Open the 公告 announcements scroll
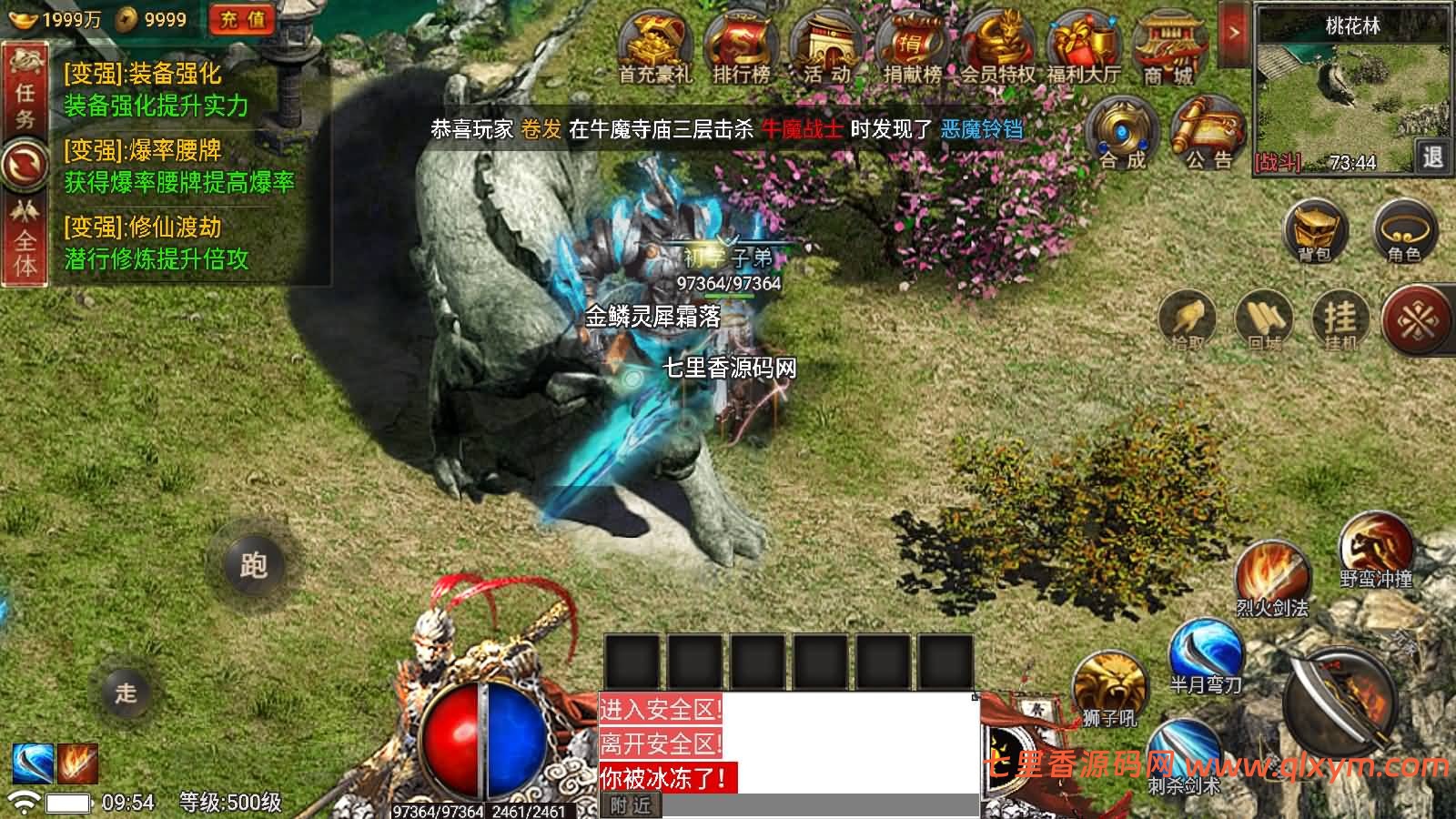1456x819 pixels. (x=1208, y=134)
